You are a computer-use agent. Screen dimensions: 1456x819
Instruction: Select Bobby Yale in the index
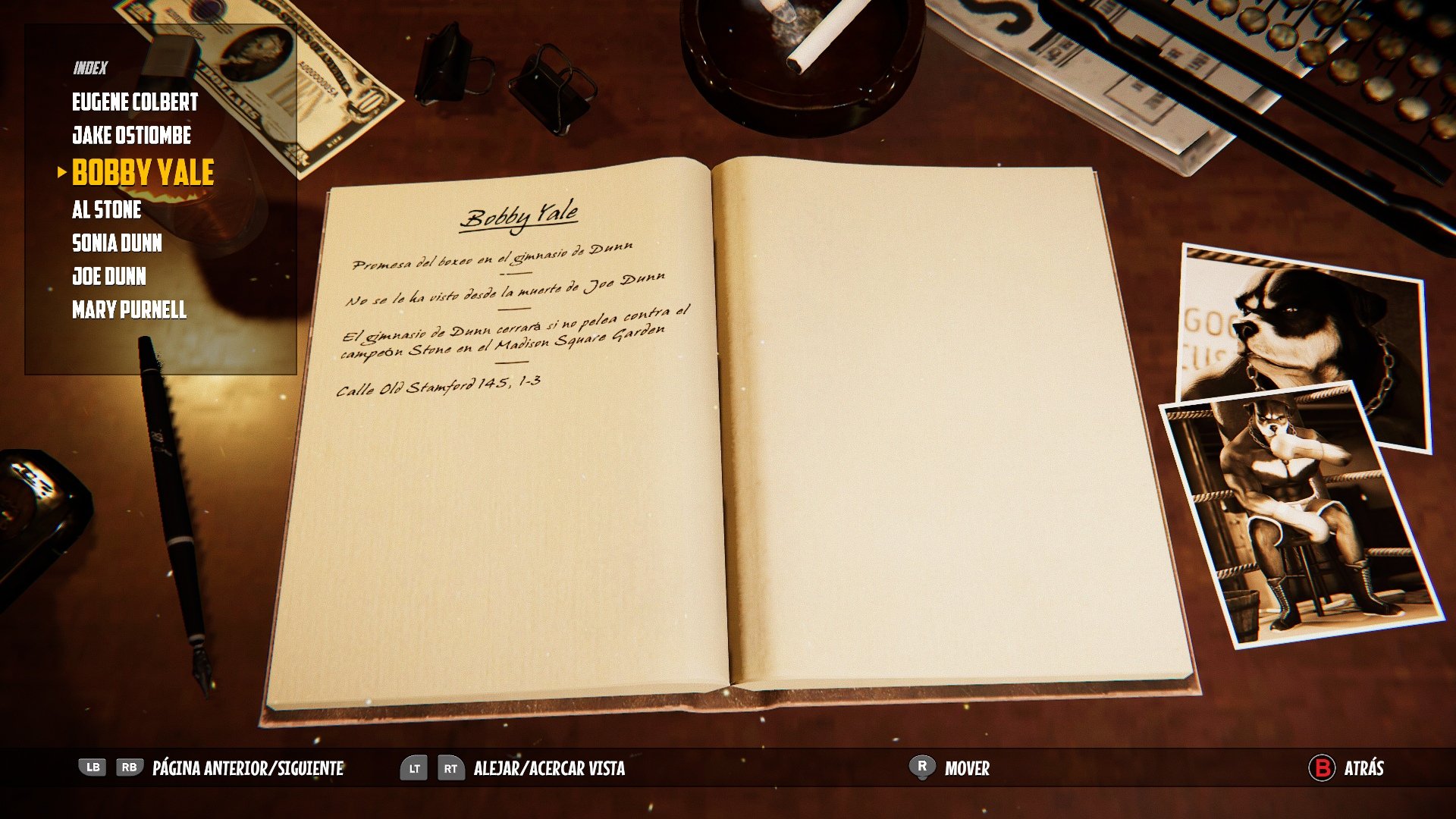(x=142, y=173)
